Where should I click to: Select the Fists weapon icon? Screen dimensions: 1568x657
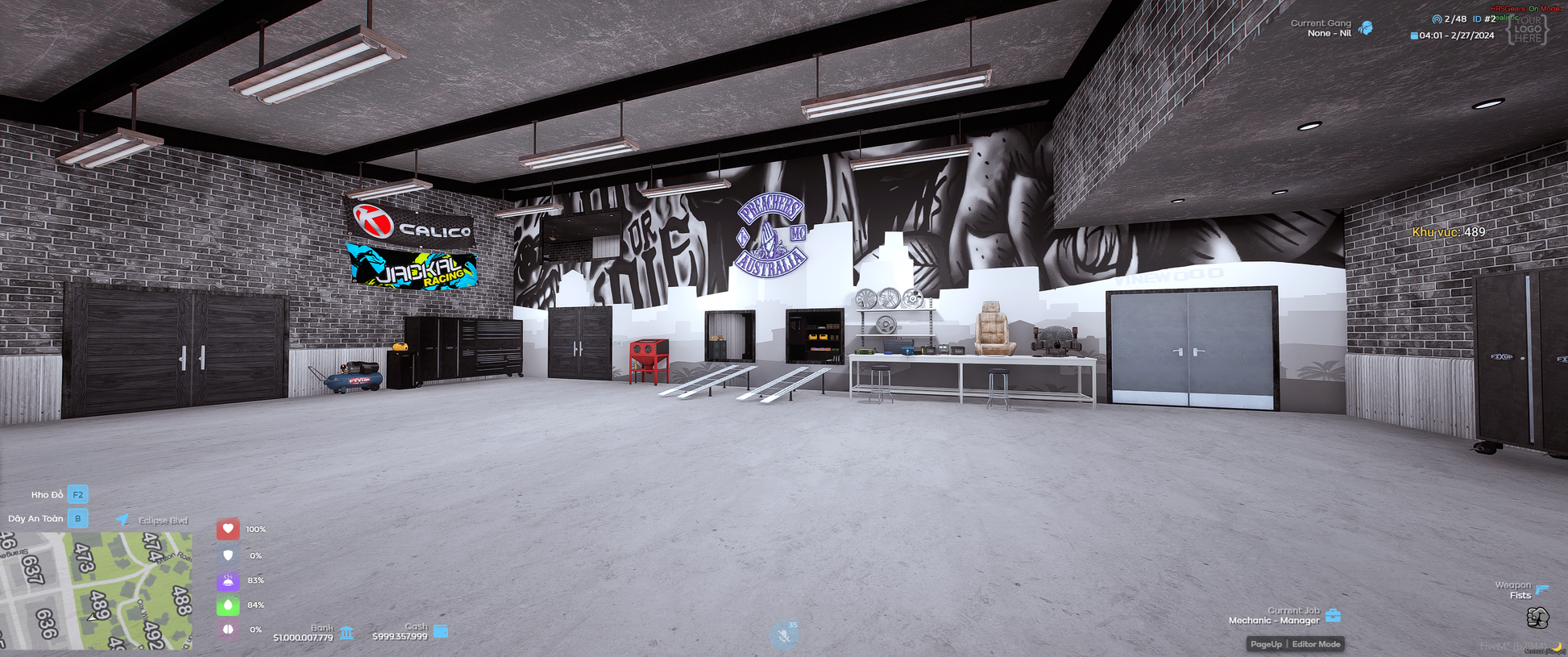click(1537, 617)
